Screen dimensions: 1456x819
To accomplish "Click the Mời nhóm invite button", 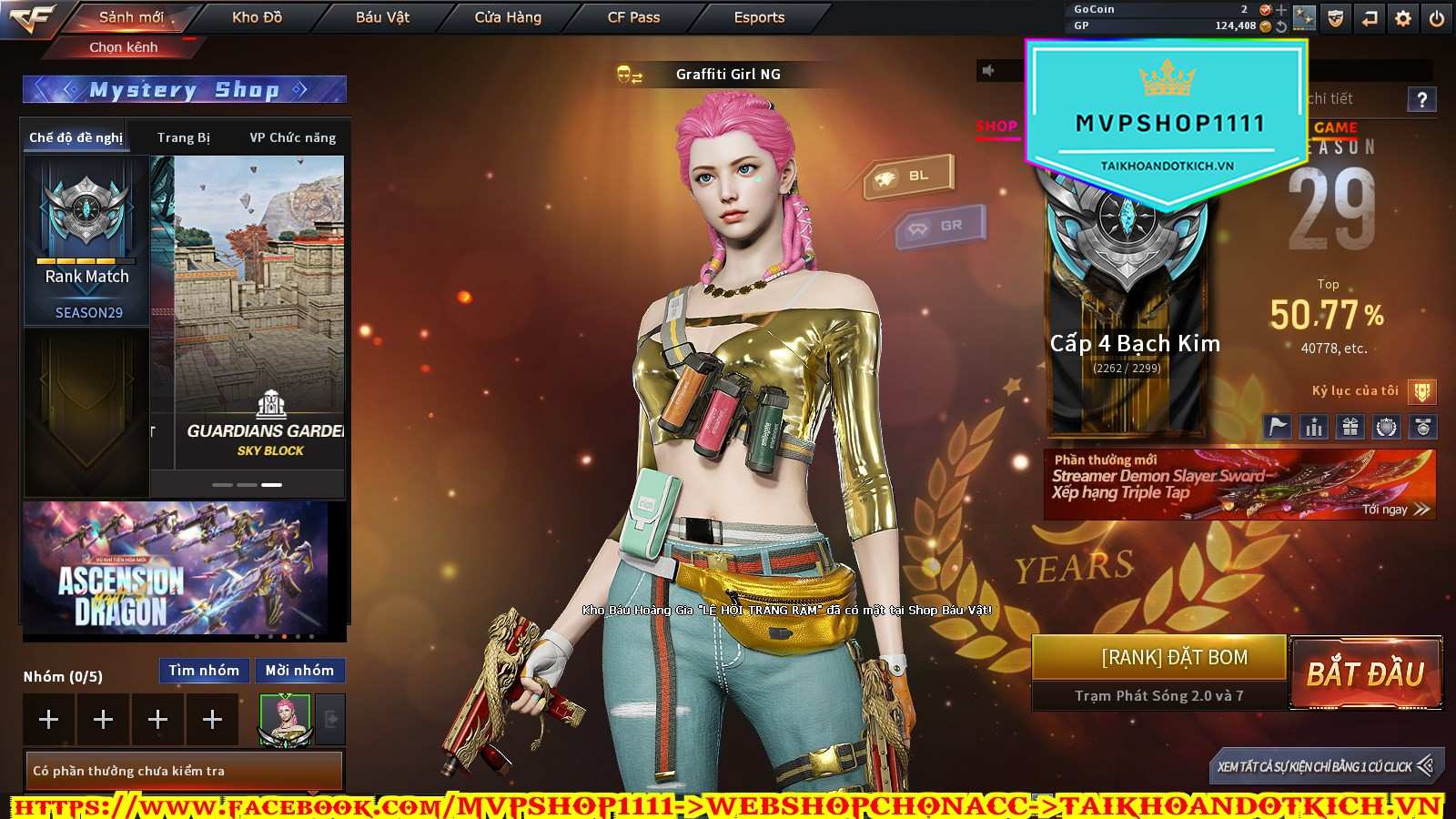I will [x=299, y=671].
